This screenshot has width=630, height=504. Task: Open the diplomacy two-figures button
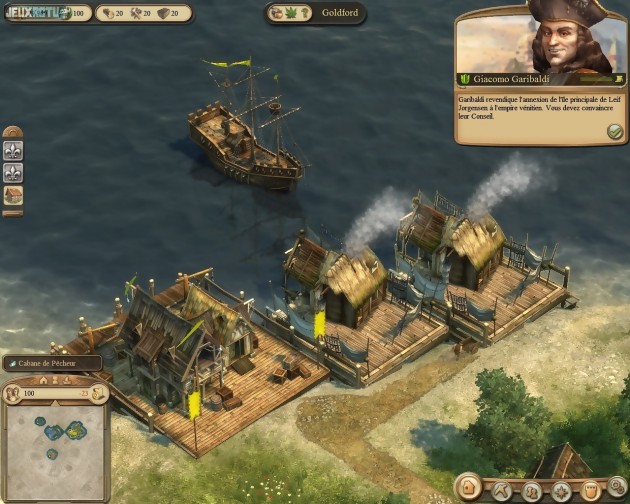click(x=532, y=491)
